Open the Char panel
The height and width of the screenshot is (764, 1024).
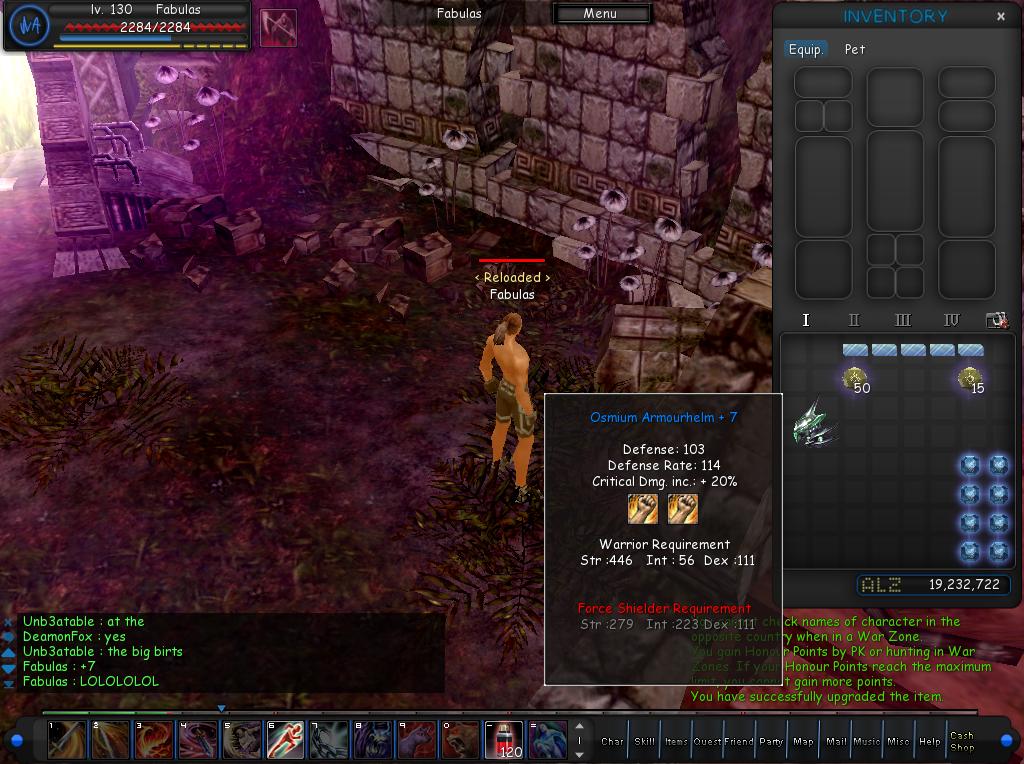(612, 741)
